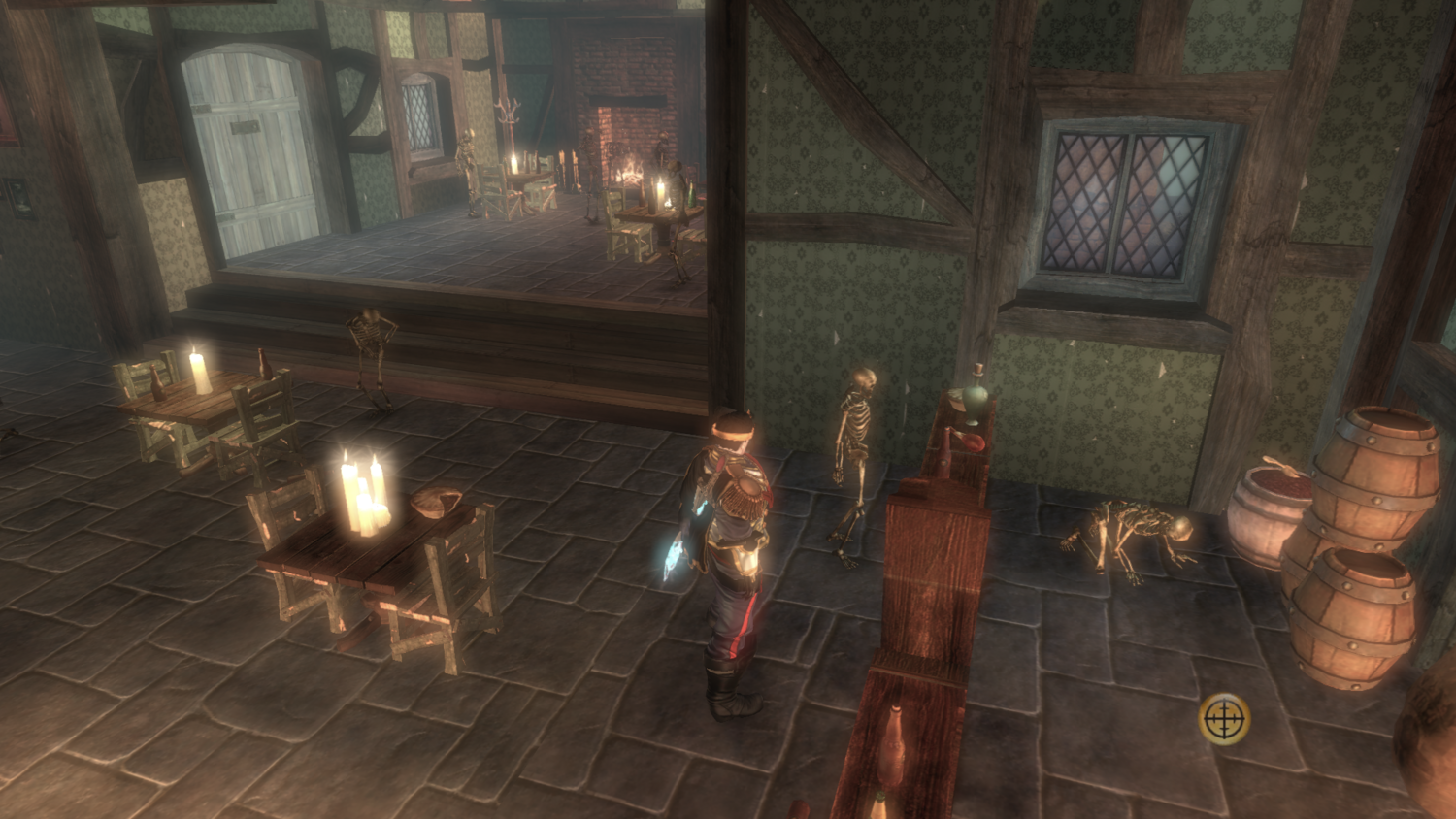This screenshot has width=1456, height=819.
Task: Click the golden crosshair aim icon
Action: pyautogui.click(x=1224, y=719)
